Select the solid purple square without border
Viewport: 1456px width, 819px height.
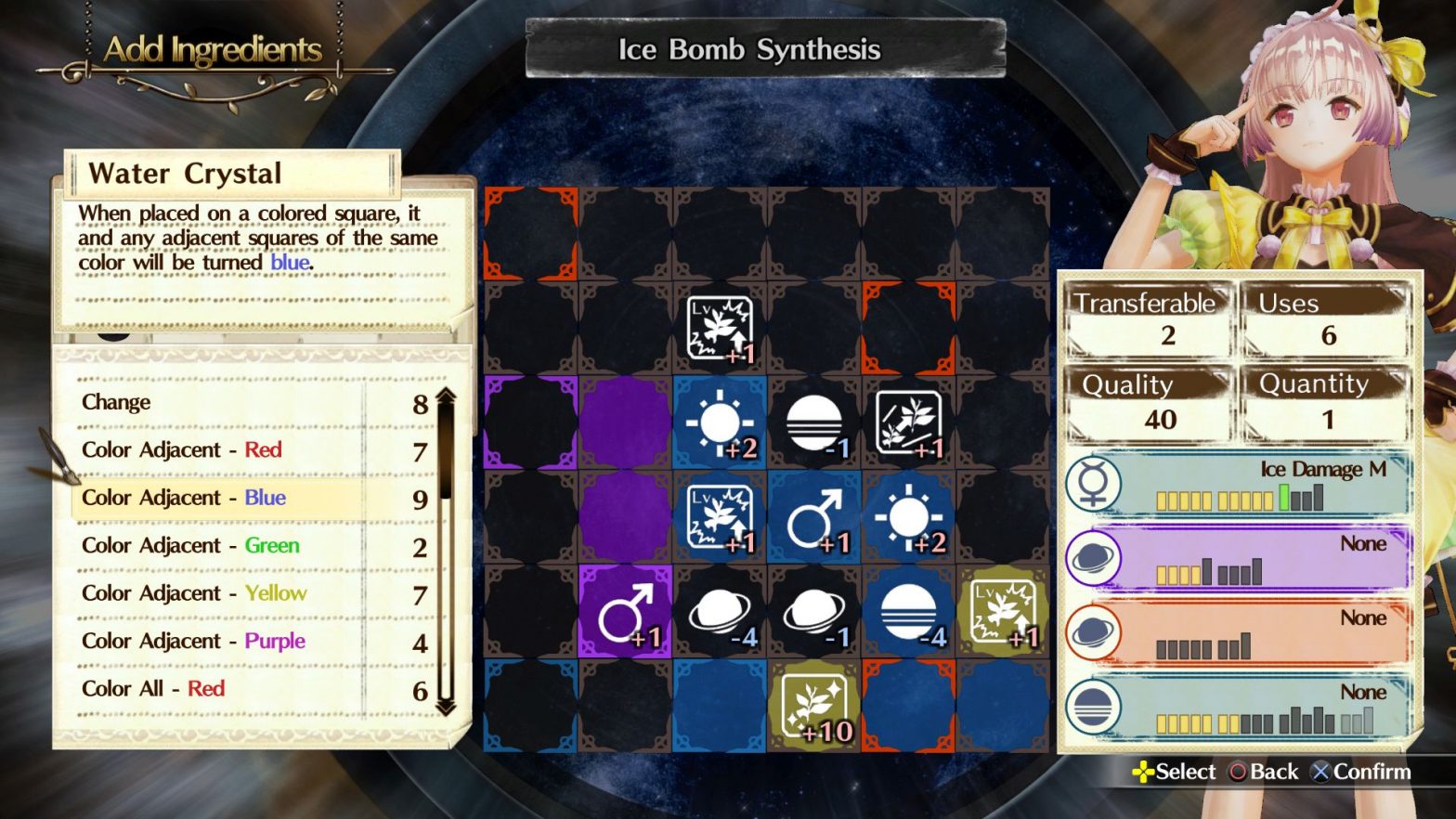[x=625, y=423]
